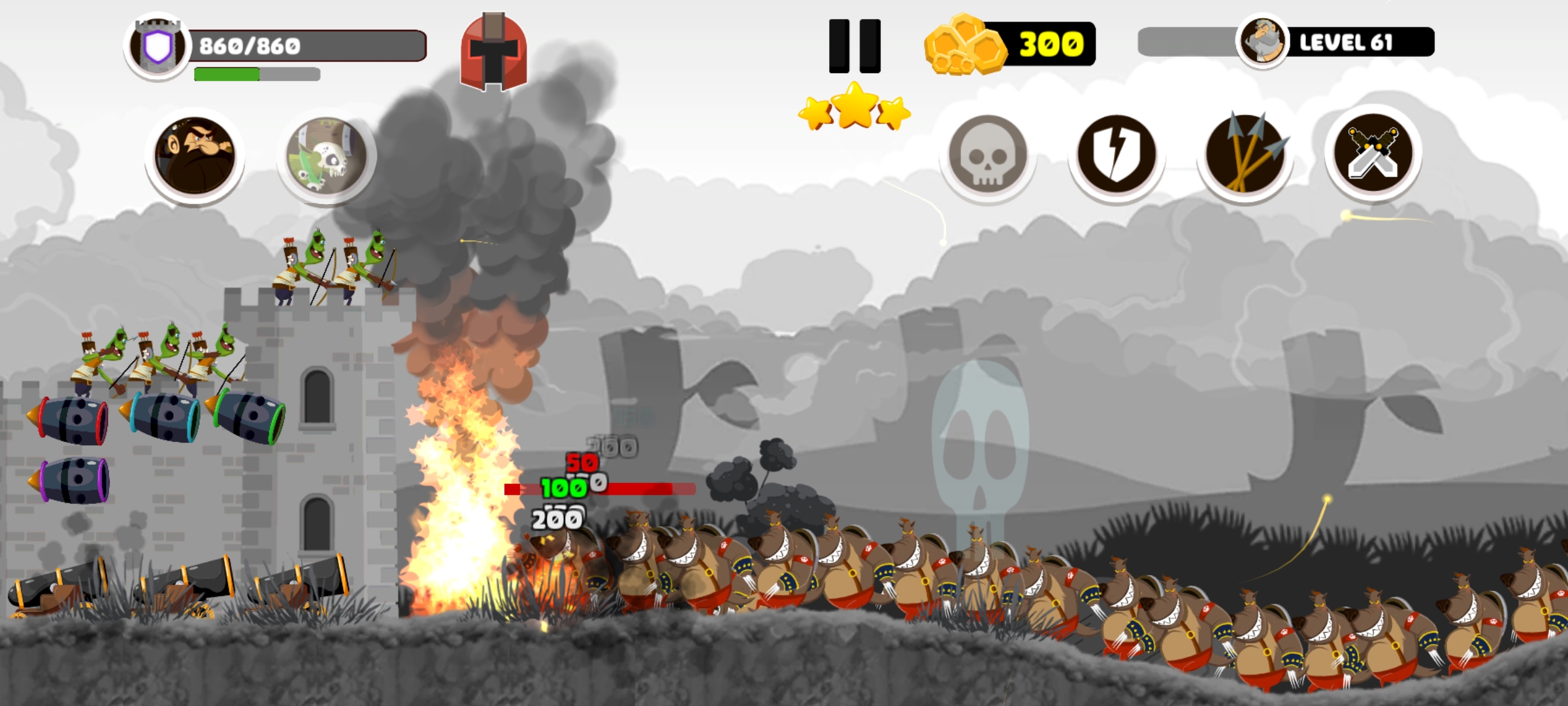Image resolution: width=1568 pixels, height=706 pixels.
Task: Select the bearded hero portrait
Action: 194,156
